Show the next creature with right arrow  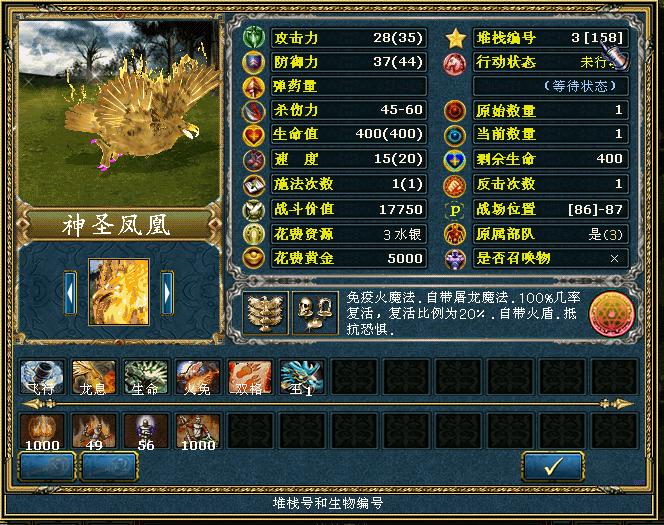167,292
